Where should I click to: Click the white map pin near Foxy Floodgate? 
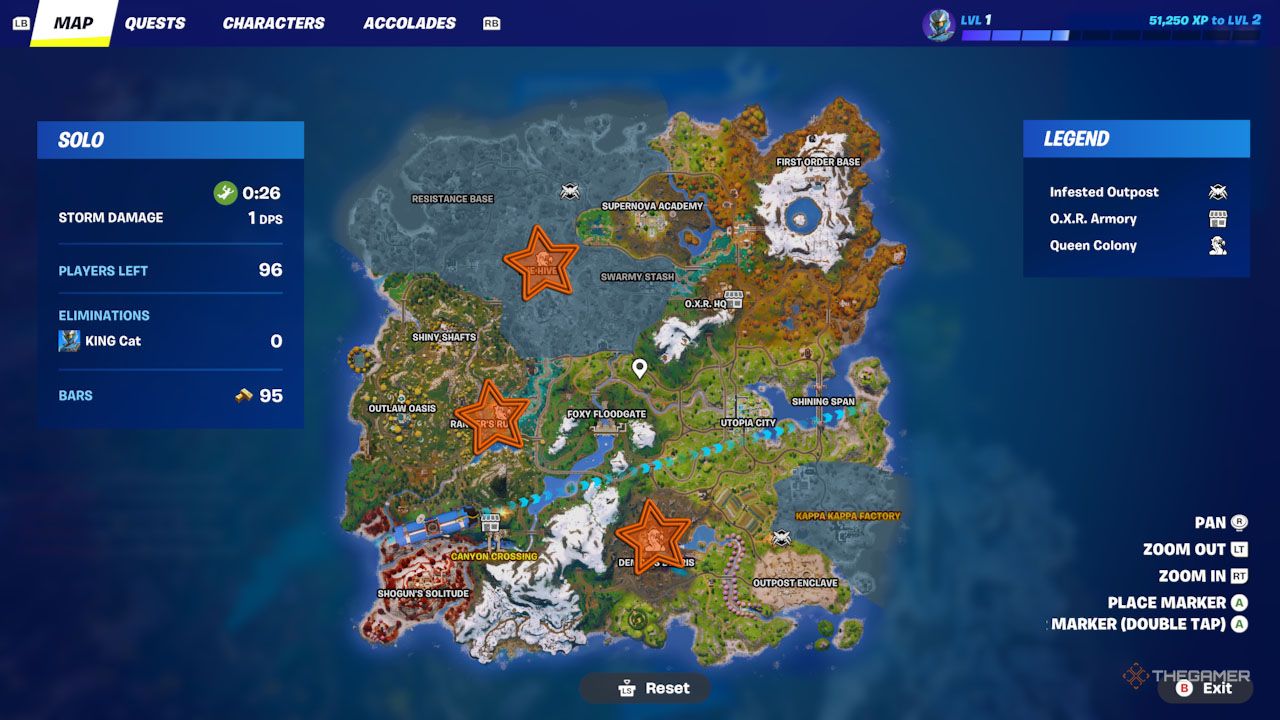pyautogui.click(x=639, y=369)
